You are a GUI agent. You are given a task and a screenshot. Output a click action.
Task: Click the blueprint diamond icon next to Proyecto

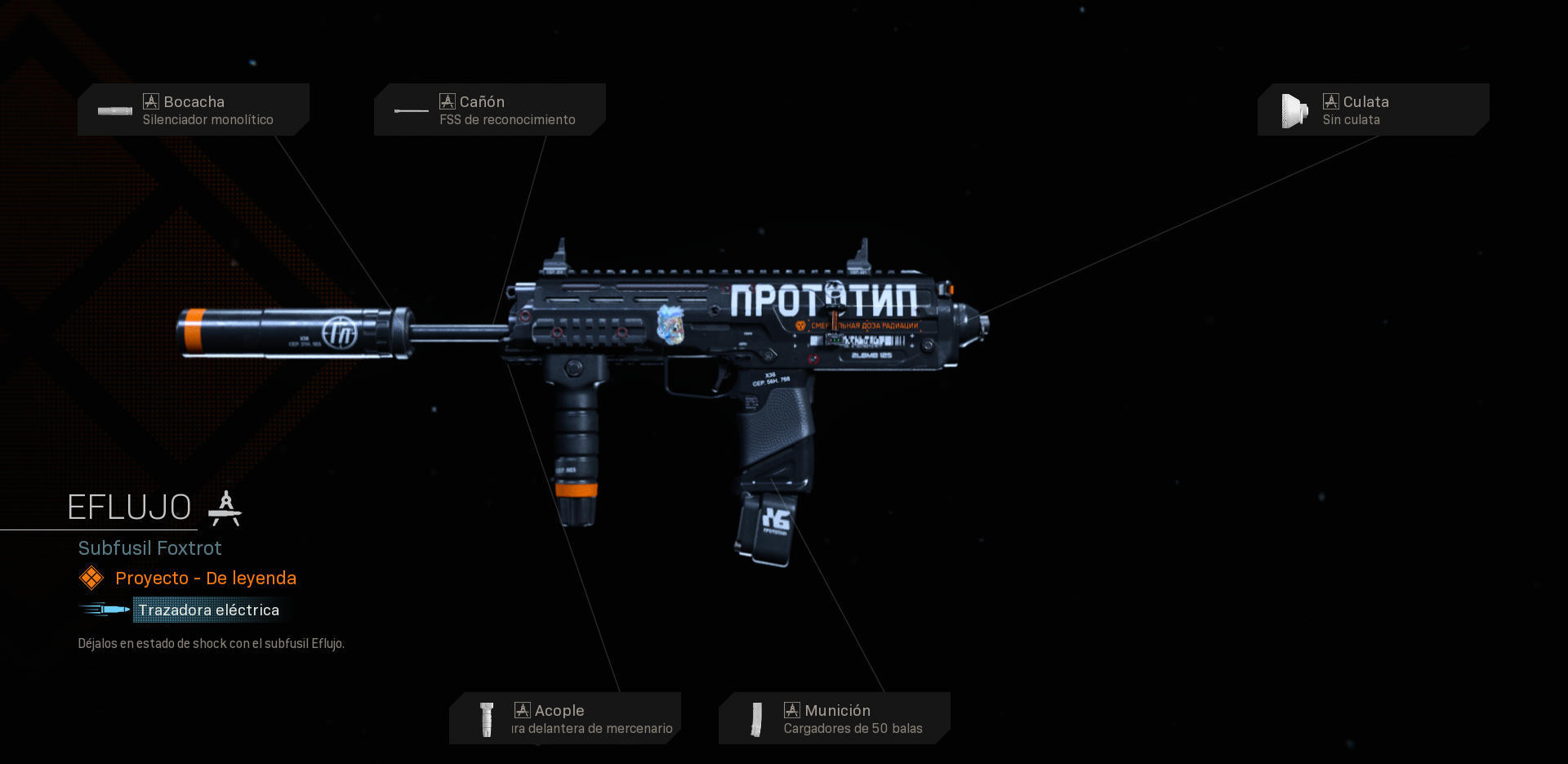pyautogui.click(x=91, y=578)
